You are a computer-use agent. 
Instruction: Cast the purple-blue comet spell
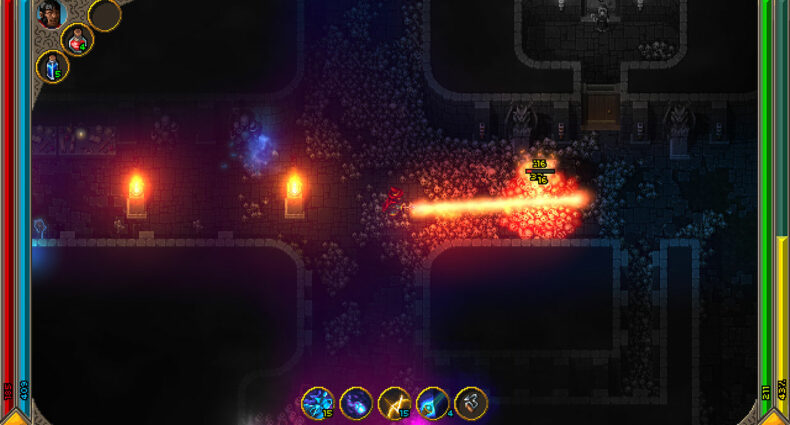[x=356, y=403]
